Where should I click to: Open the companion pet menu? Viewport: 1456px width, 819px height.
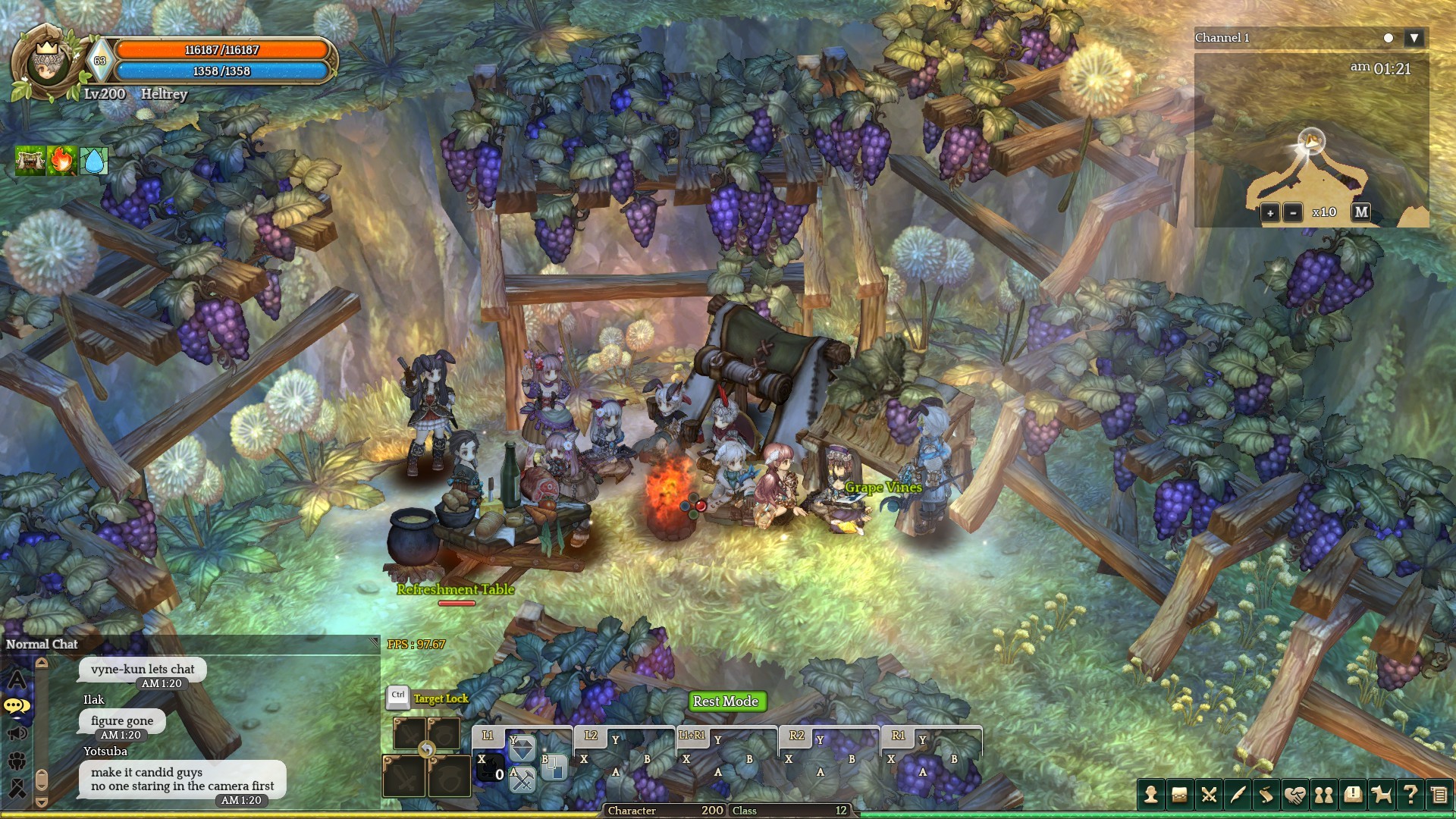point(1382,794)
